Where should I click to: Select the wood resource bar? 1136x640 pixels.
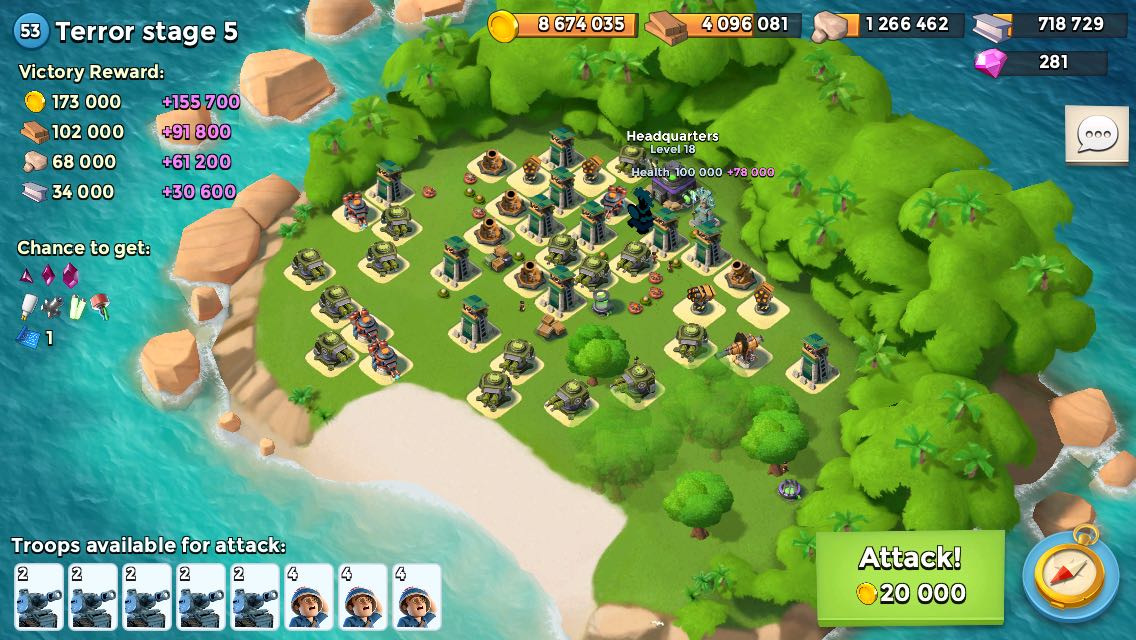pos(723,25)
